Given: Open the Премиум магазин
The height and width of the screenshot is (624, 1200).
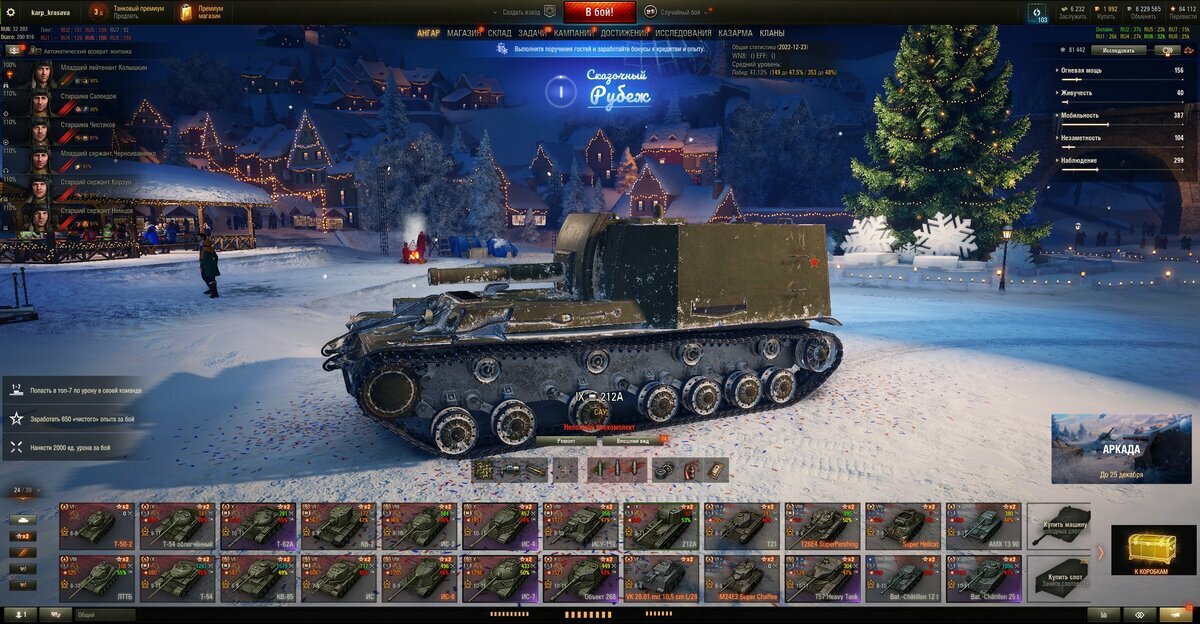Looking at the screenshot, I should (202, 12).
